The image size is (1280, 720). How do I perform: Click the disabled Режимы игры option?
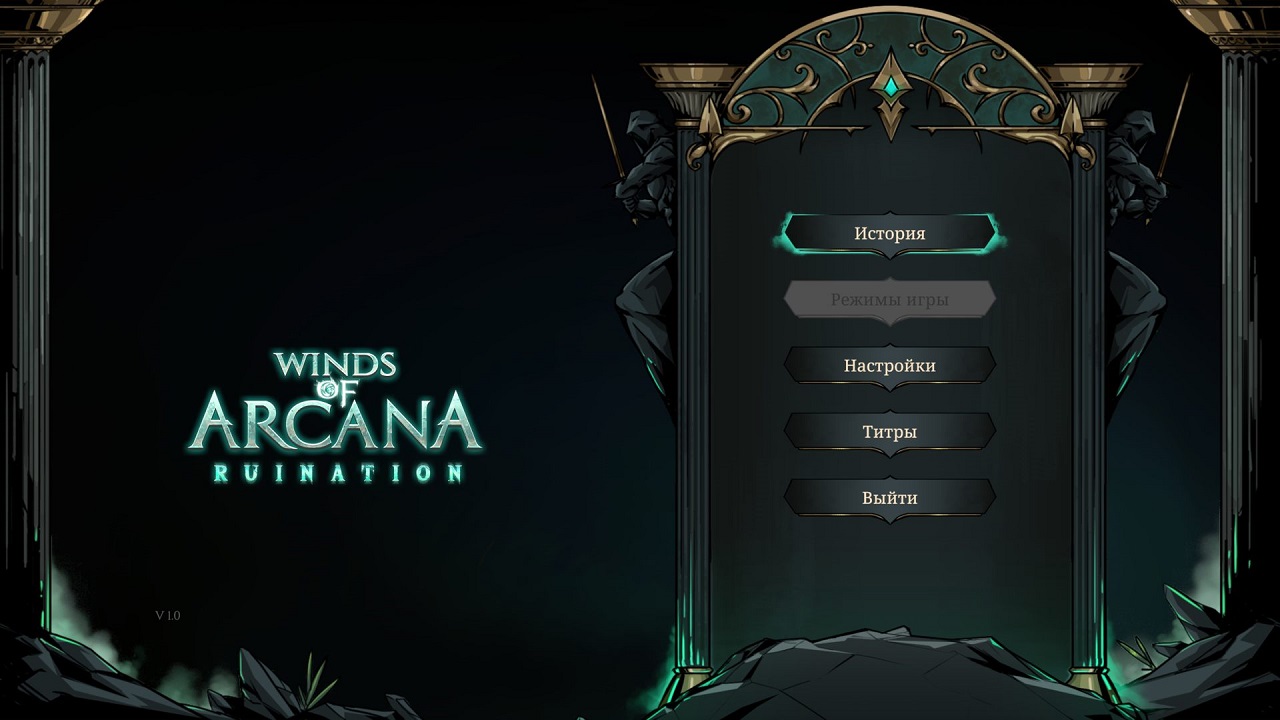click(x=888, y=299)
